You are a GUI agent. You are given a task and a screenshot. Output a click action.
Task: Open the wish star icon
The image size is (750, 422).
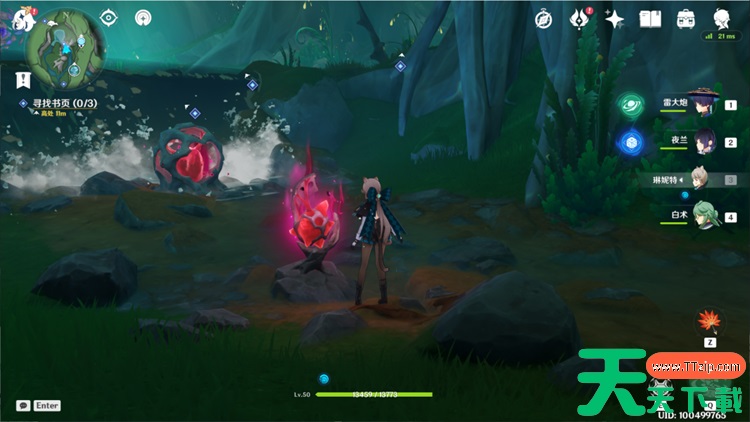(x=615, y=19)
